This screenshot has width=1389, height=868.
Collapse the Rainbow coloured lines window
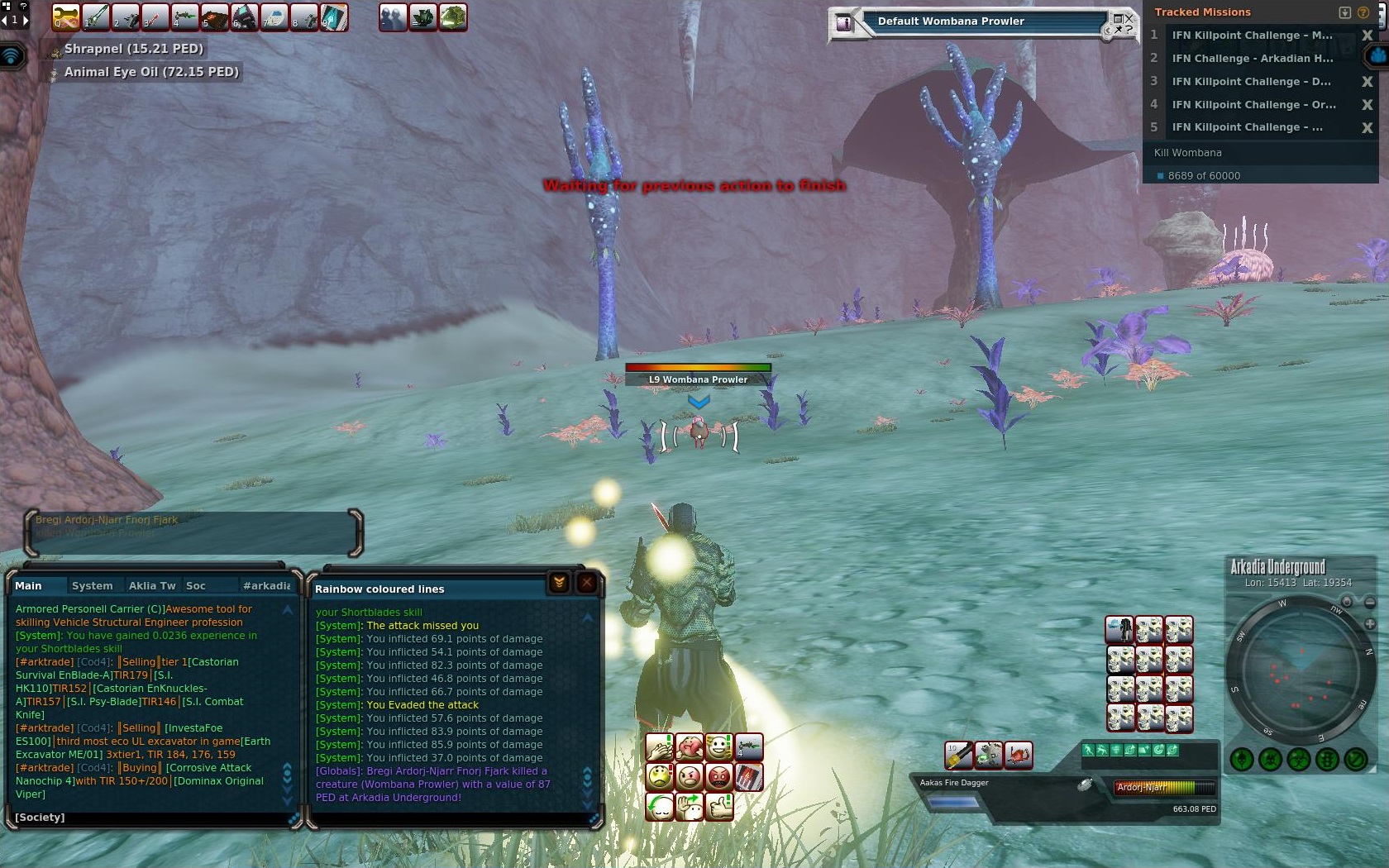tap(559, 583)
